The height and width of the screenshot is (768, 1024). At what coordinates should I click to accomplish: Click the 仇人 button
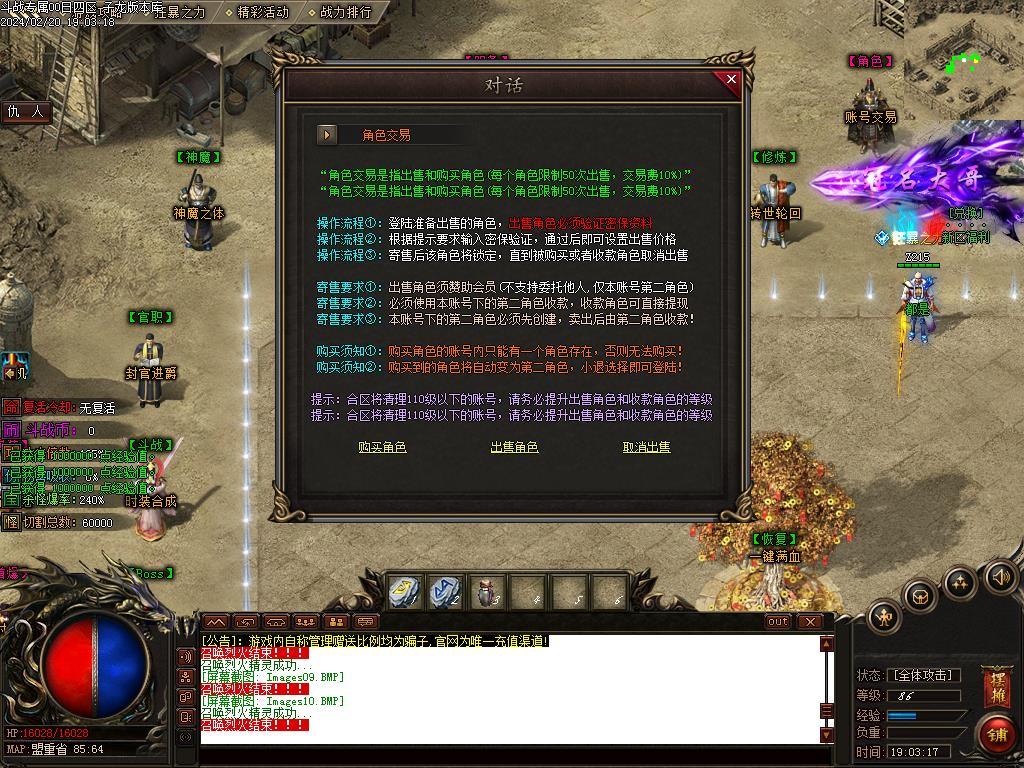tap(27, 112)
